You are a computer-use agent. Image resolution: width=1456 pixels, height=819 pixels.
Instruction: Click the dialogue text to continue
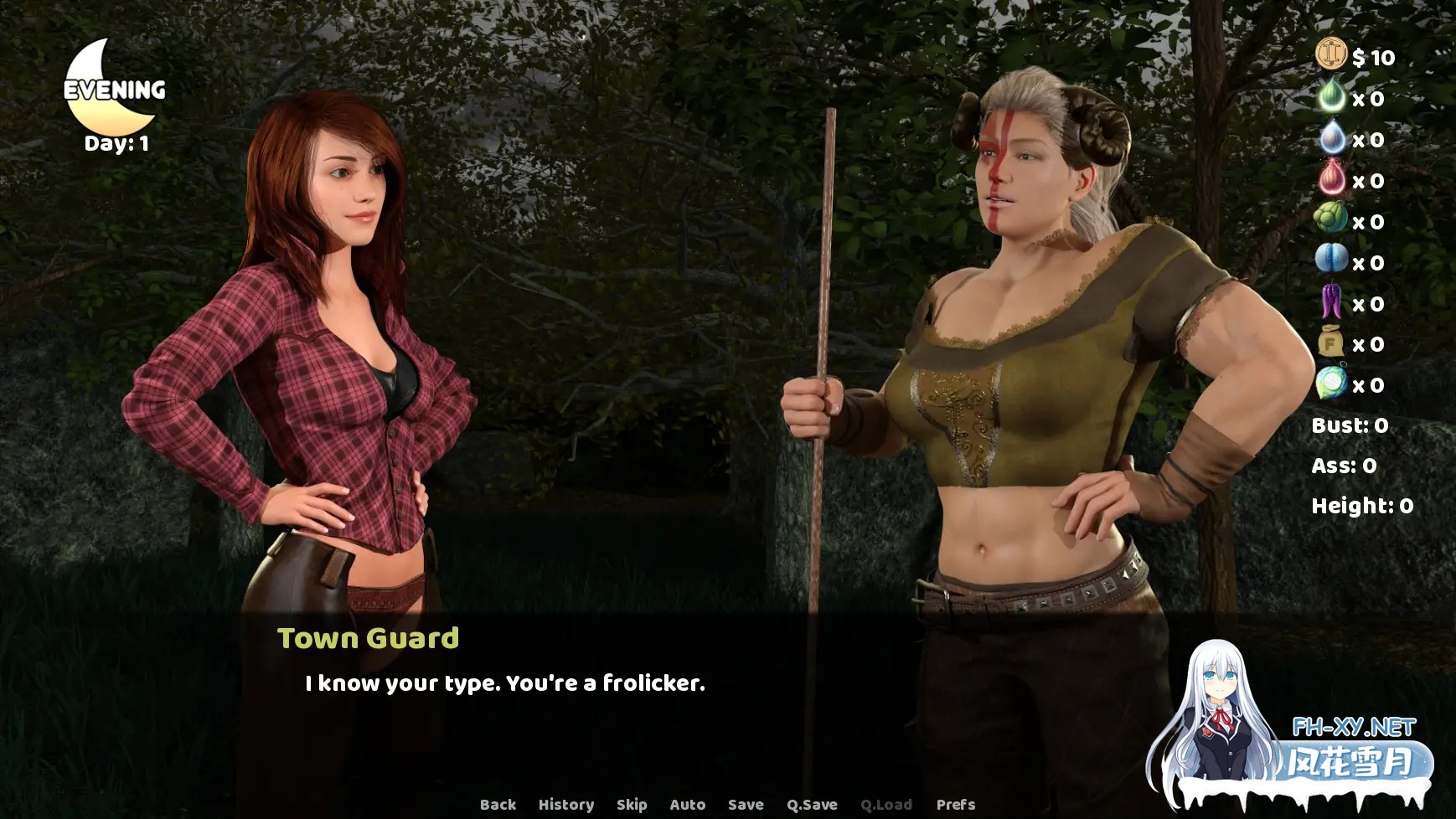(505, 683)
